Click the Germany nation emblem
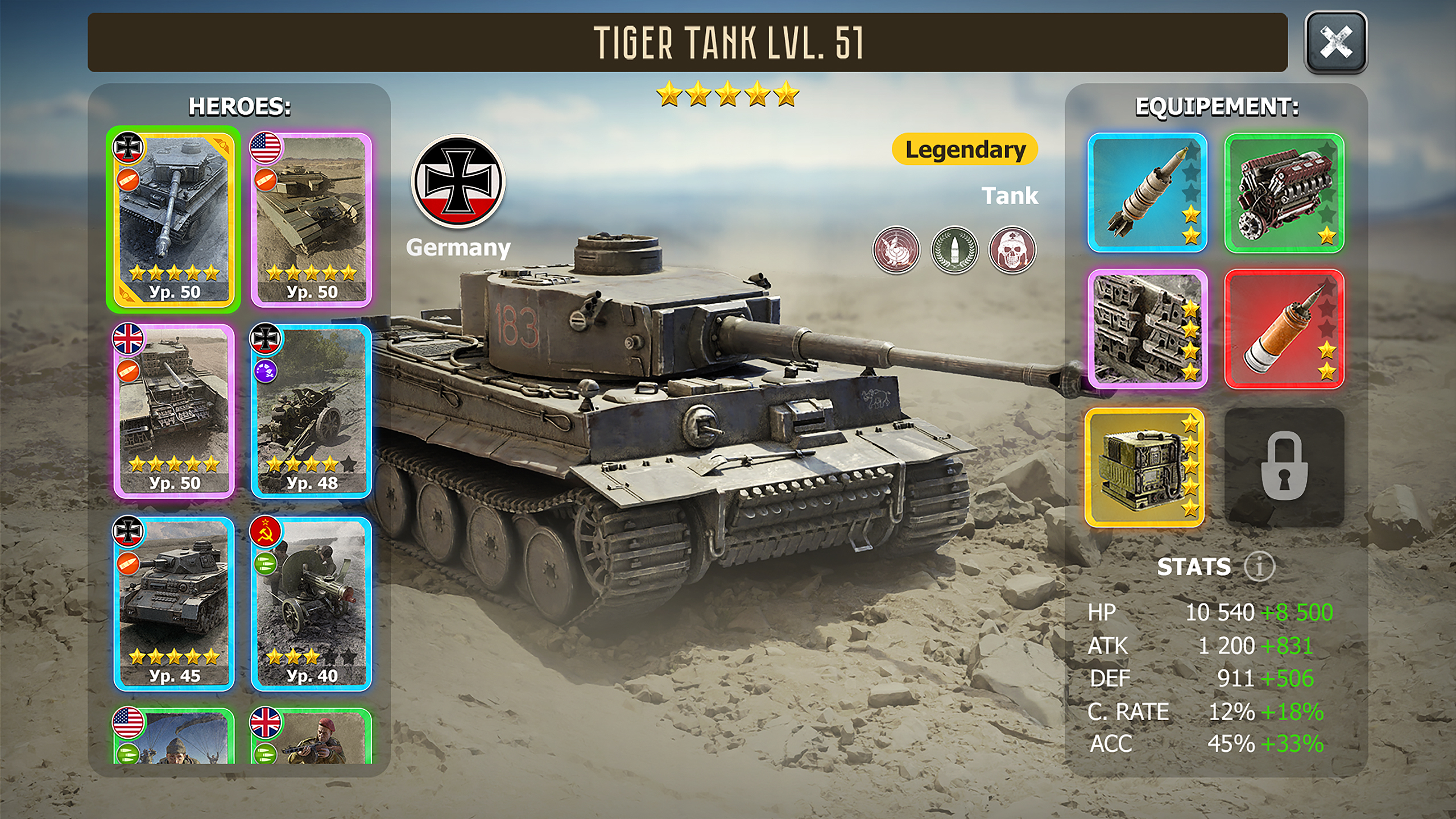The height and width of the screenshot is (819, 1456). (458, 182)
